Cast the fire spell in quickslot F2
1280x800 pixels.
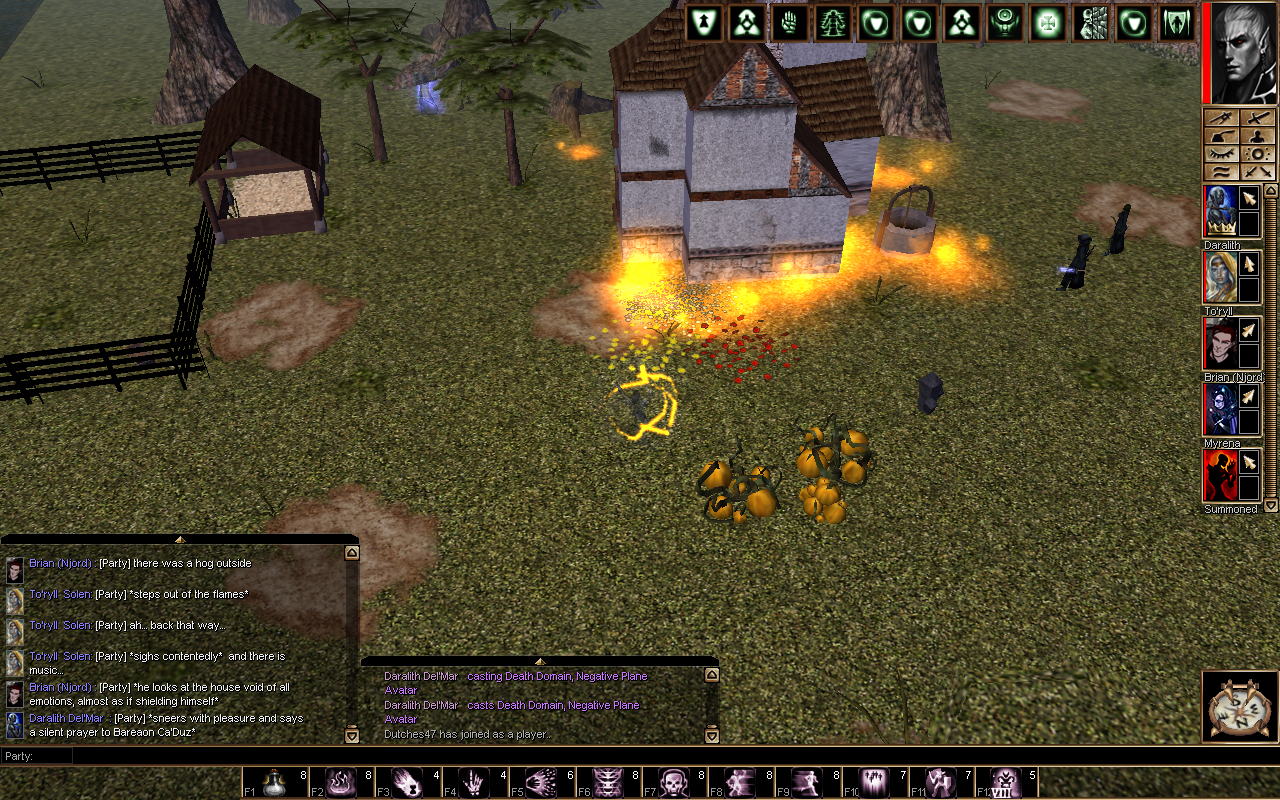pos(340,781)
